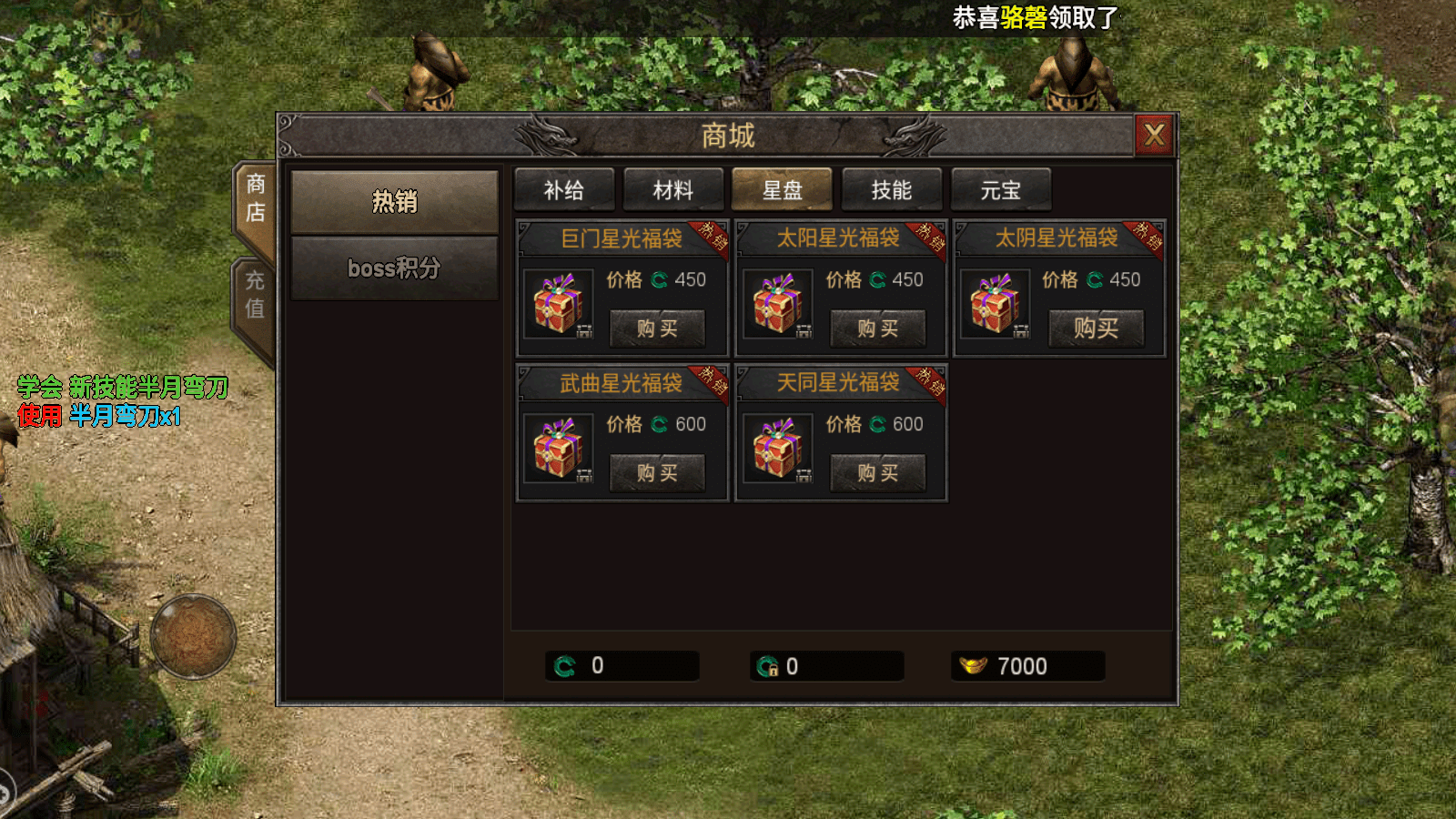The height and width of the screenshot is (819, 1456).
Task: Open the 材料 category tab
Action: [673, 190]
